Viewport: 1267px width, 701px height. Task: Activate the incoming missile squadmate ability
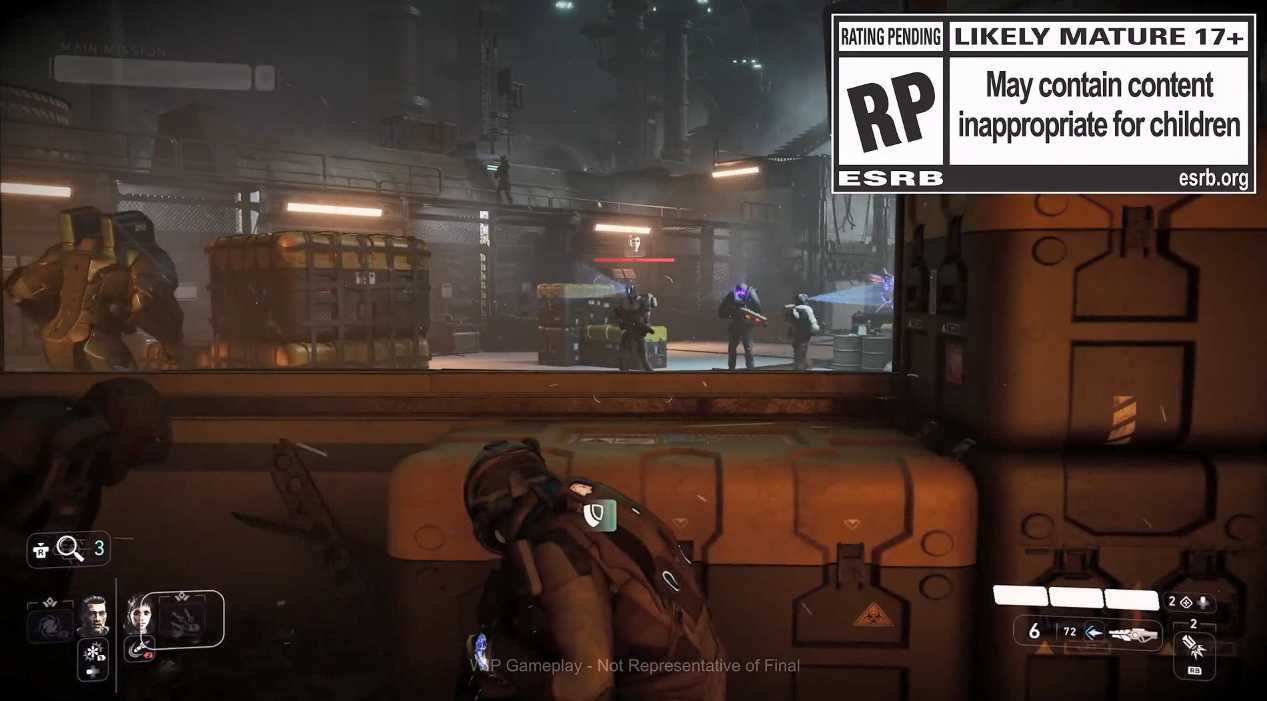[x=137, y=648]
